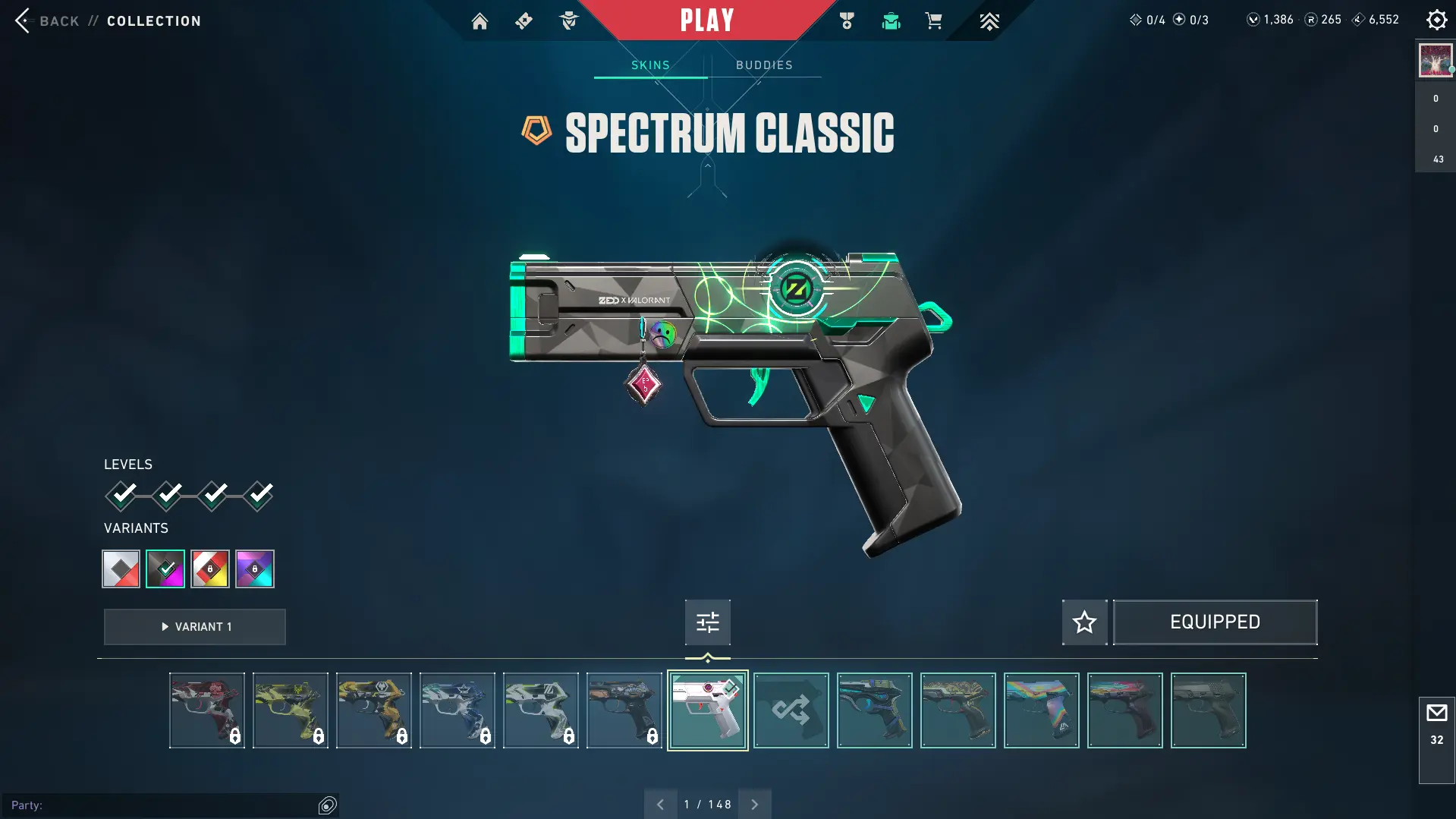Click the EQUIPPED button

coord(1215,622)
